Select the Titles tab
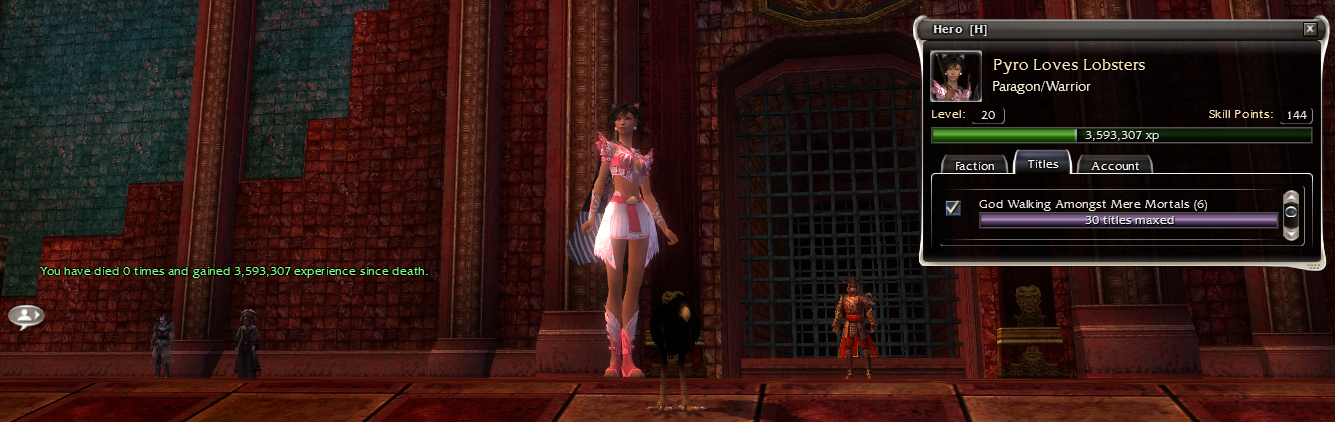1335x422 pixels. click(1042, 164)
